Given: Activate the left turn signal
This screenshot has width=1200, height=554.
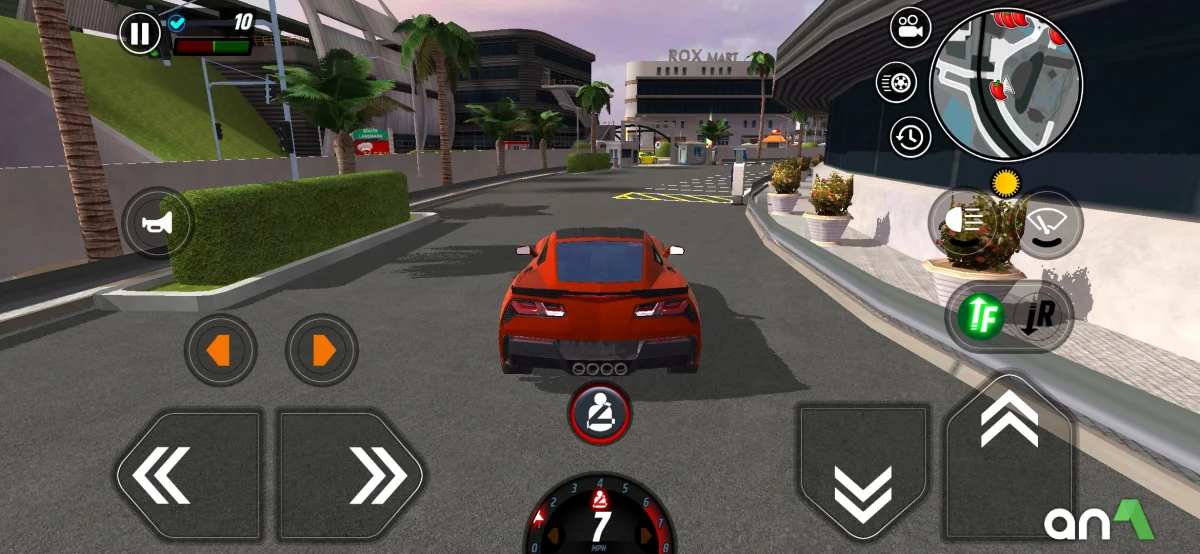Looking at the screenshot, I should coord(220,350).
